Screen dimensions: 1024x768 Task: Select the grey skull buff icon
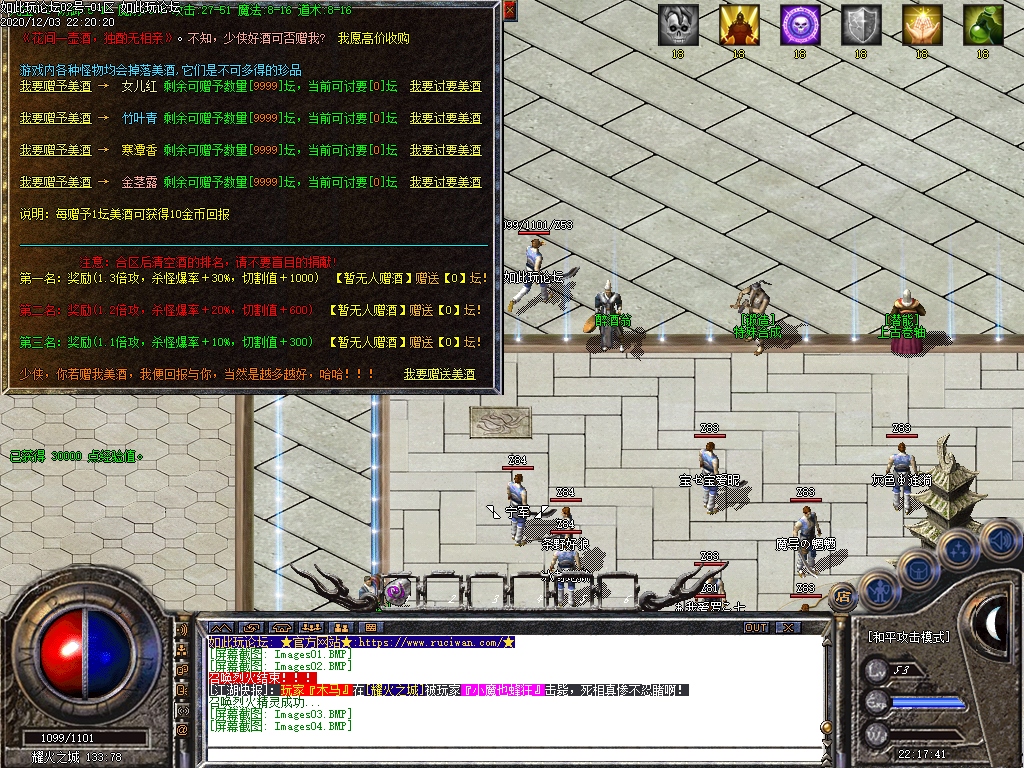pyautogui.click(x=678, y=25)
